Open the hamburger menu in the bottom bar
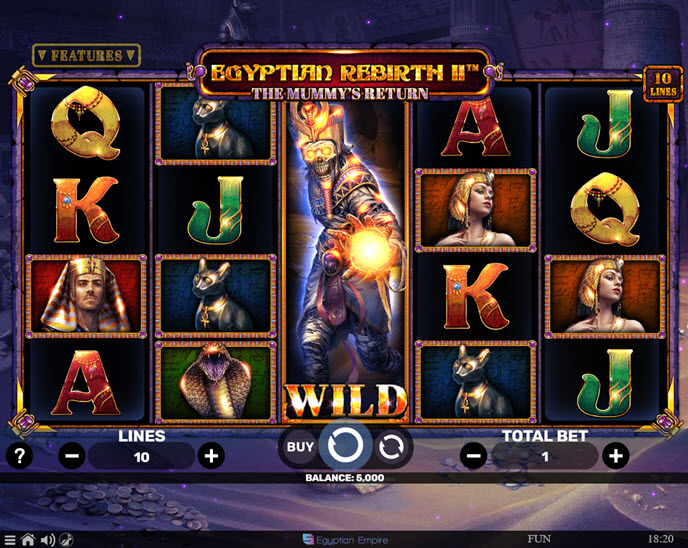This screenshot has width=688, height=548. (9, 540)
